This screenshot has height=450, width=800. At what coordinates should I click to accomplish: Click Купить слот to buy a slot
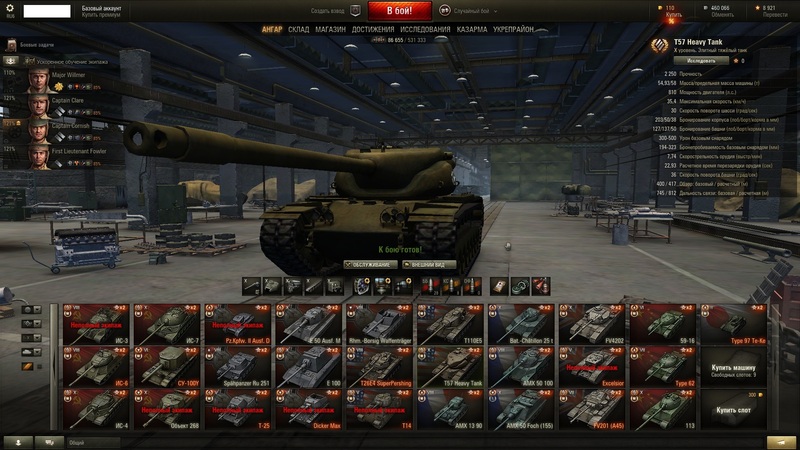[734, 410]
